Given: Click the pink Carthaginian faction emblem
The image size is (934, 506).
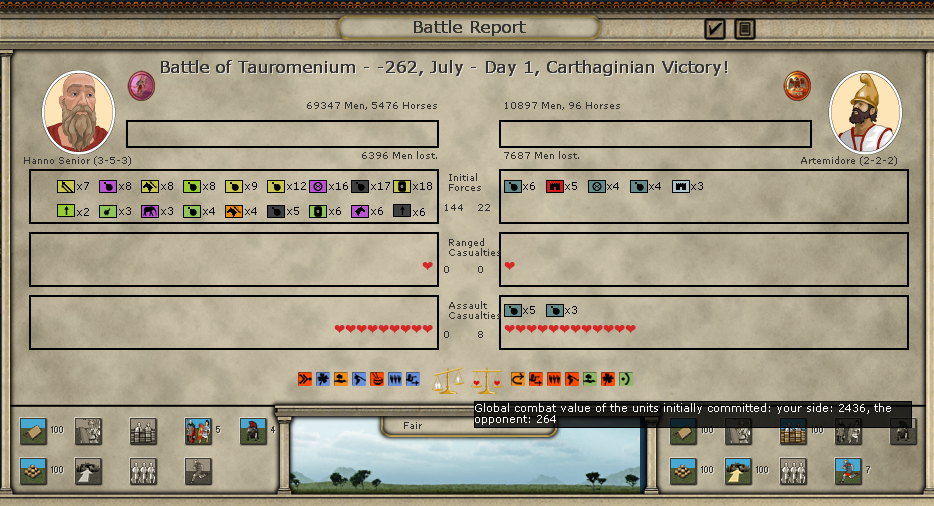Looking at the screenshot, I should tap(141, 85).
